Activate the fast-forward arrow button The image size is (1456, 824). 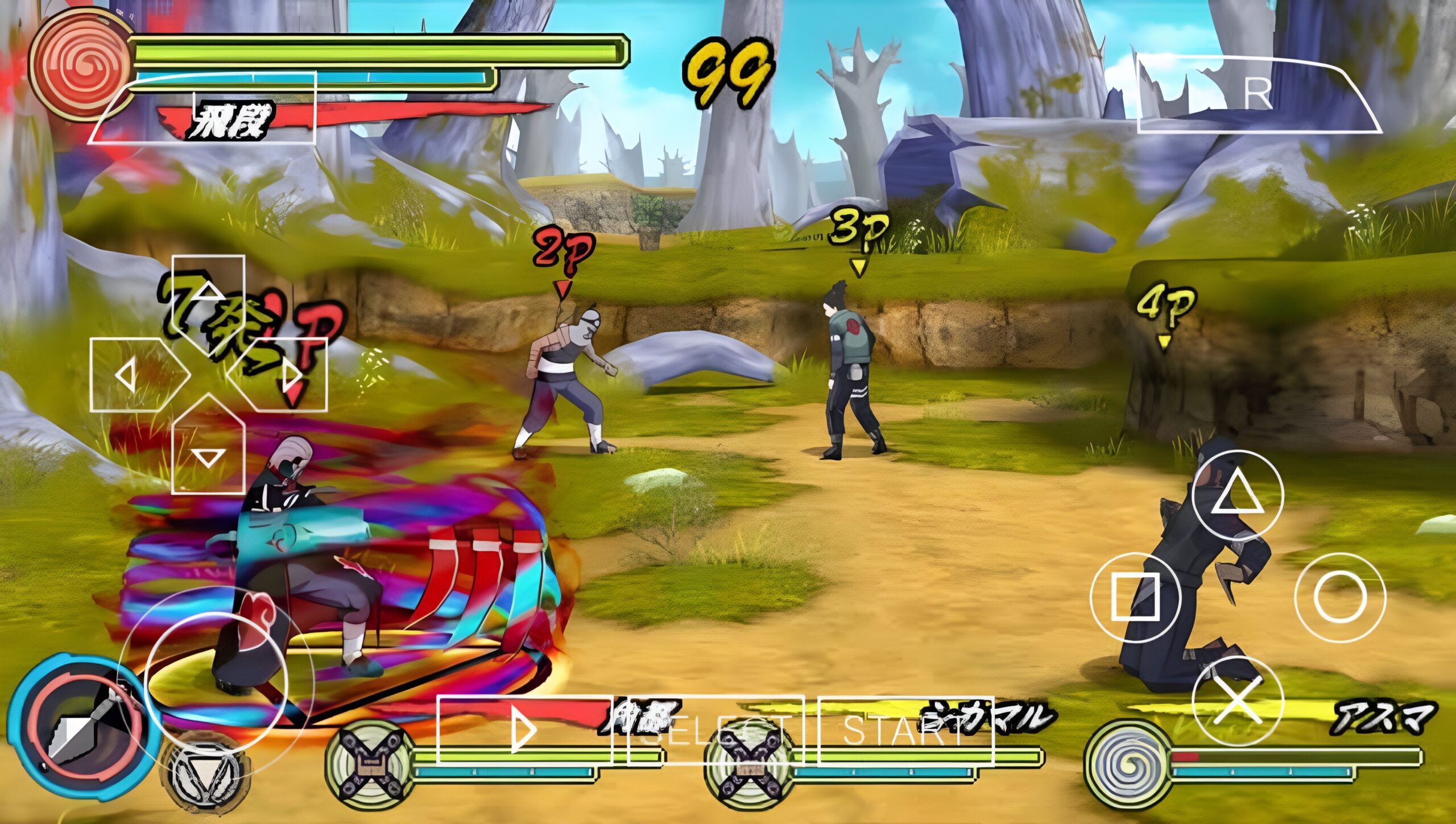click(x=524, y=730)
